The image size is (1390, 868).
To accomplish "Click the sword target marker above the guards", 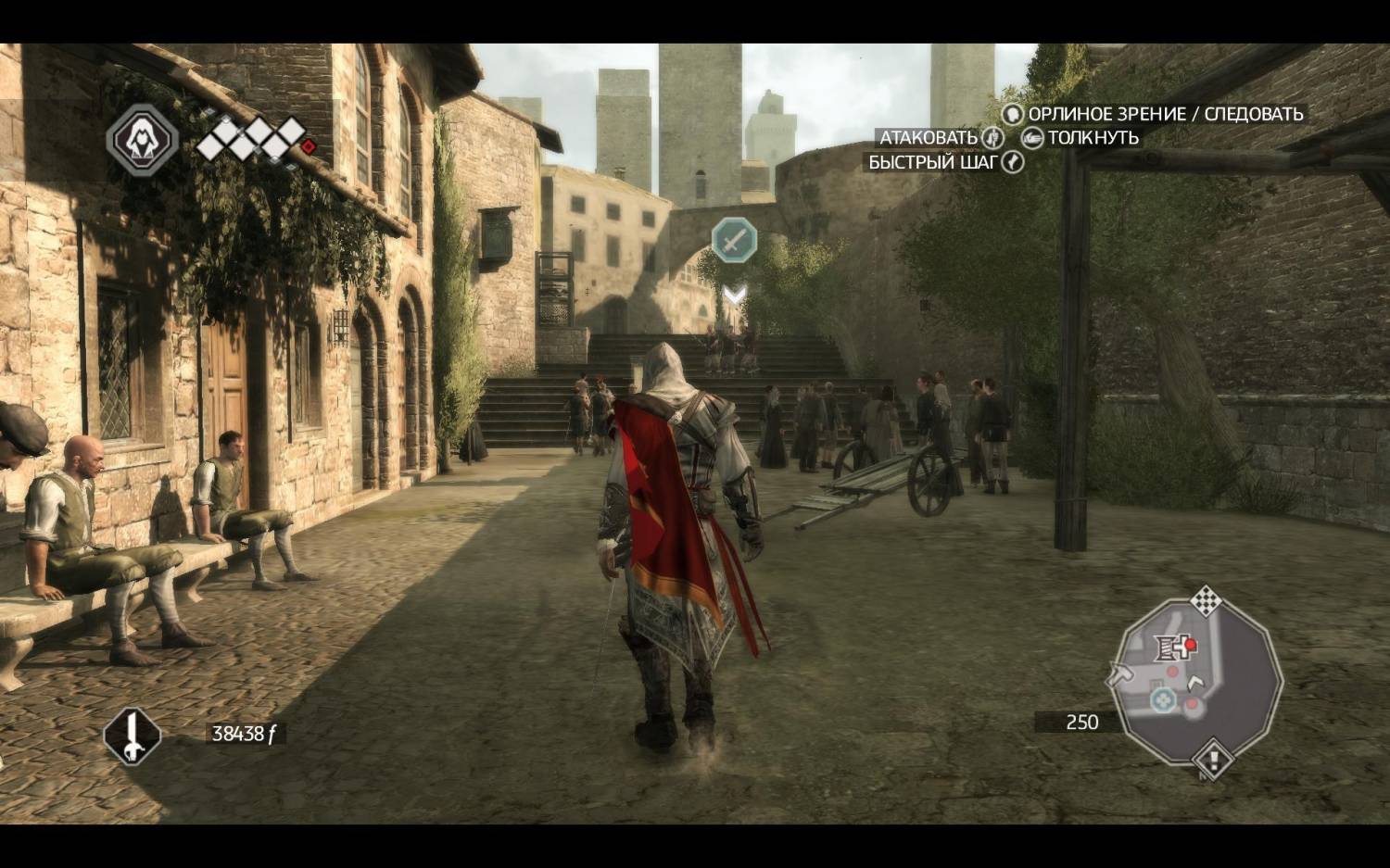I will [x=734, y=240].
